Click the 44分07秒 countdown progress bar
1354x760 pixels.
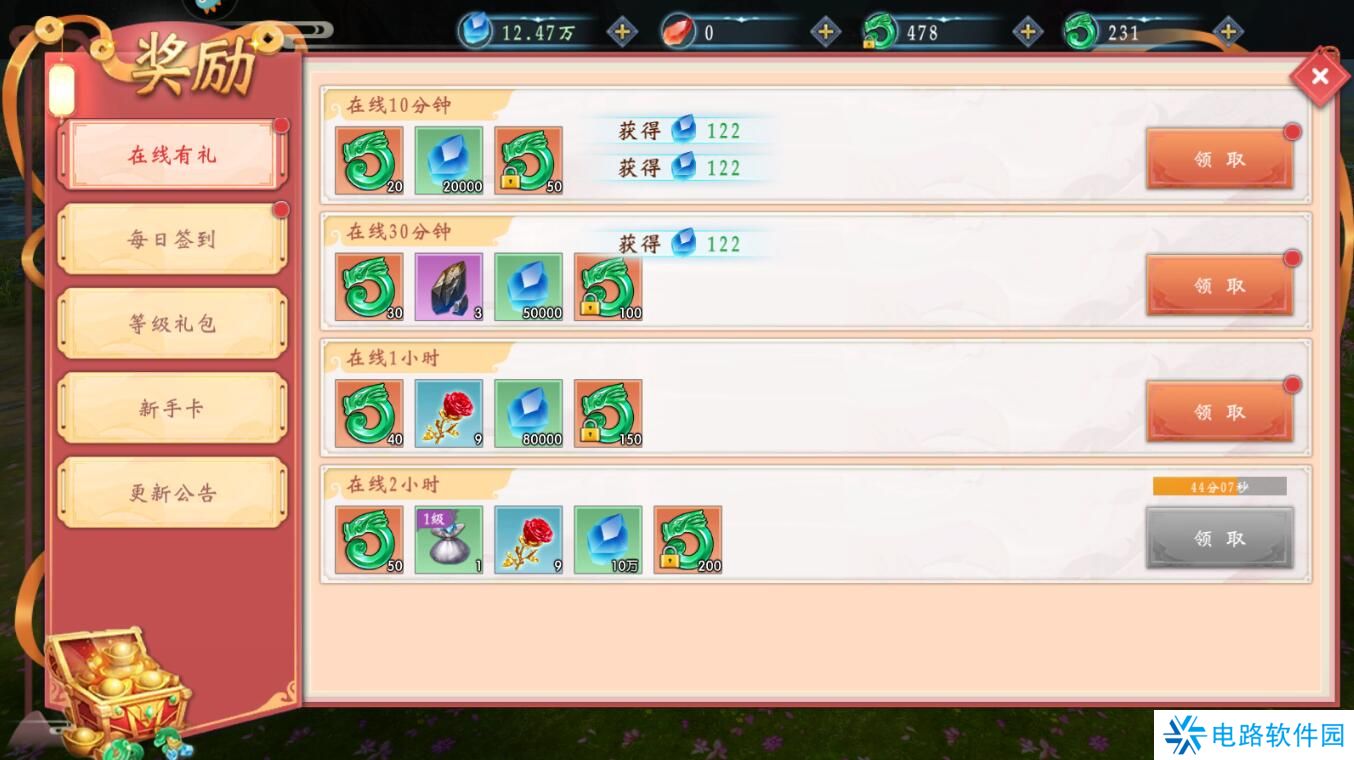[x=1219, y=485]
